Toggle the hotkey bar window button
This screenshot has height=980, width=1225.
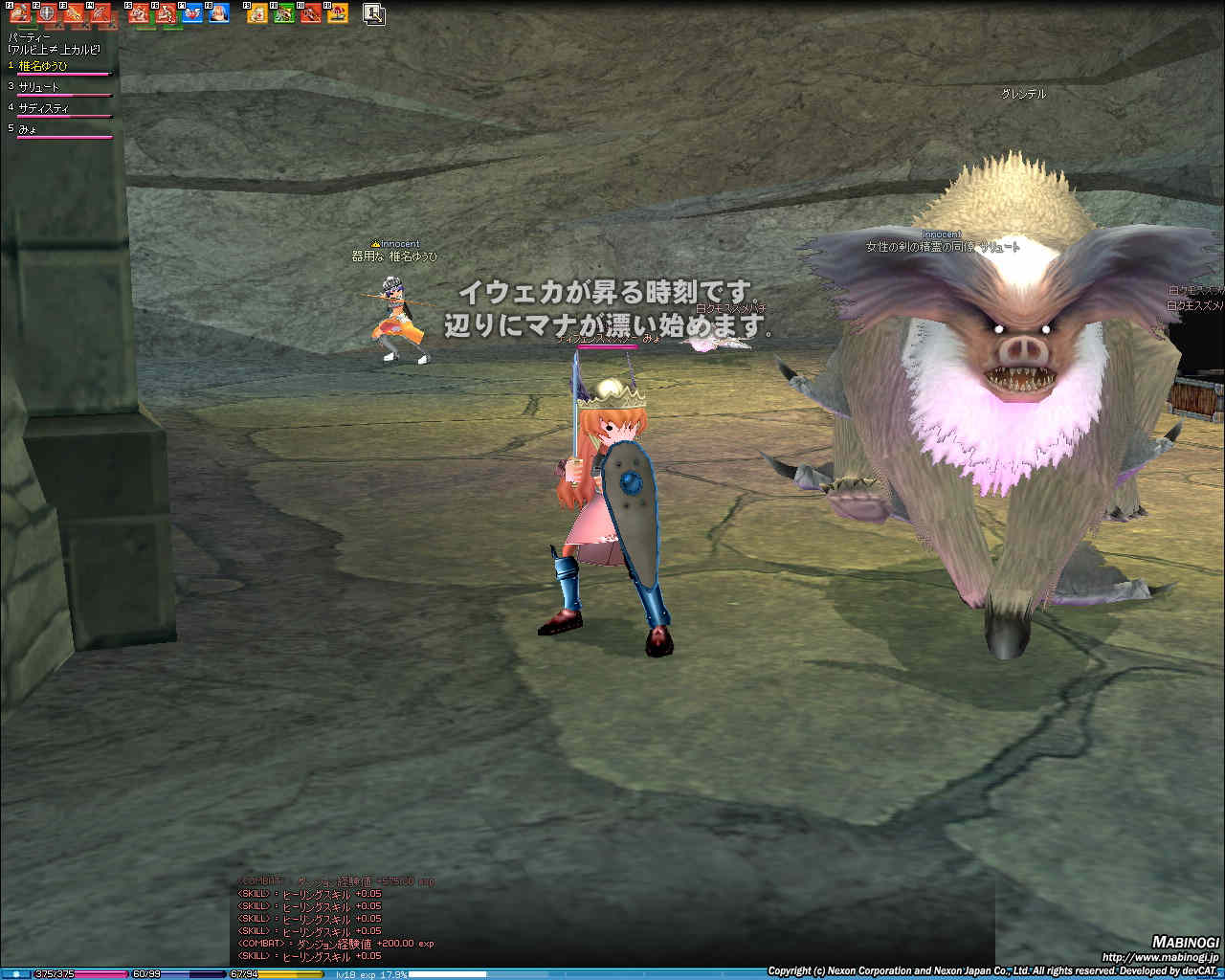[374, 13]
